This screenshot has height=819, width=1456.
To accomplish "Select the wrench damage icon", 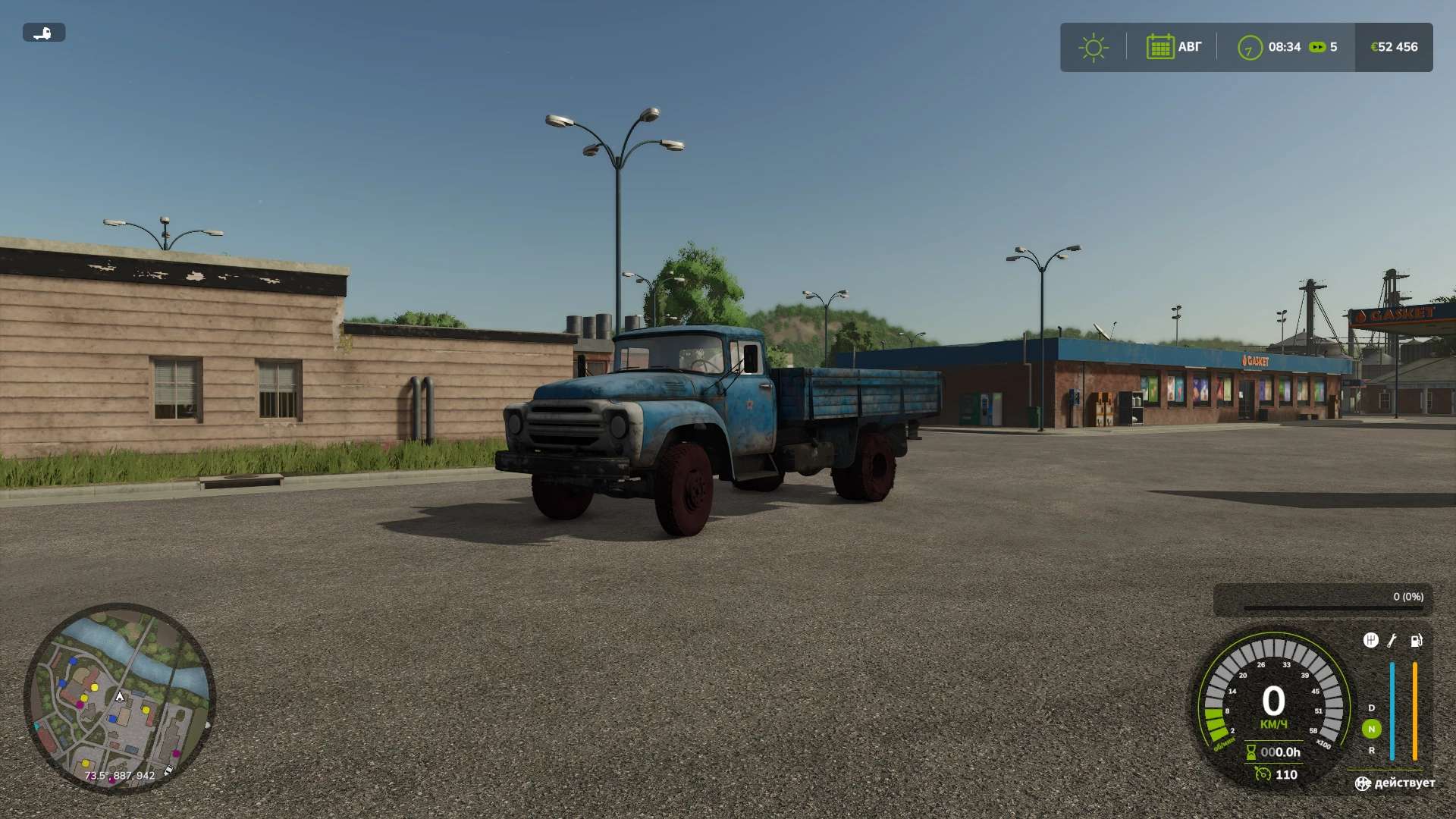I will click(x=1392, y=641).
